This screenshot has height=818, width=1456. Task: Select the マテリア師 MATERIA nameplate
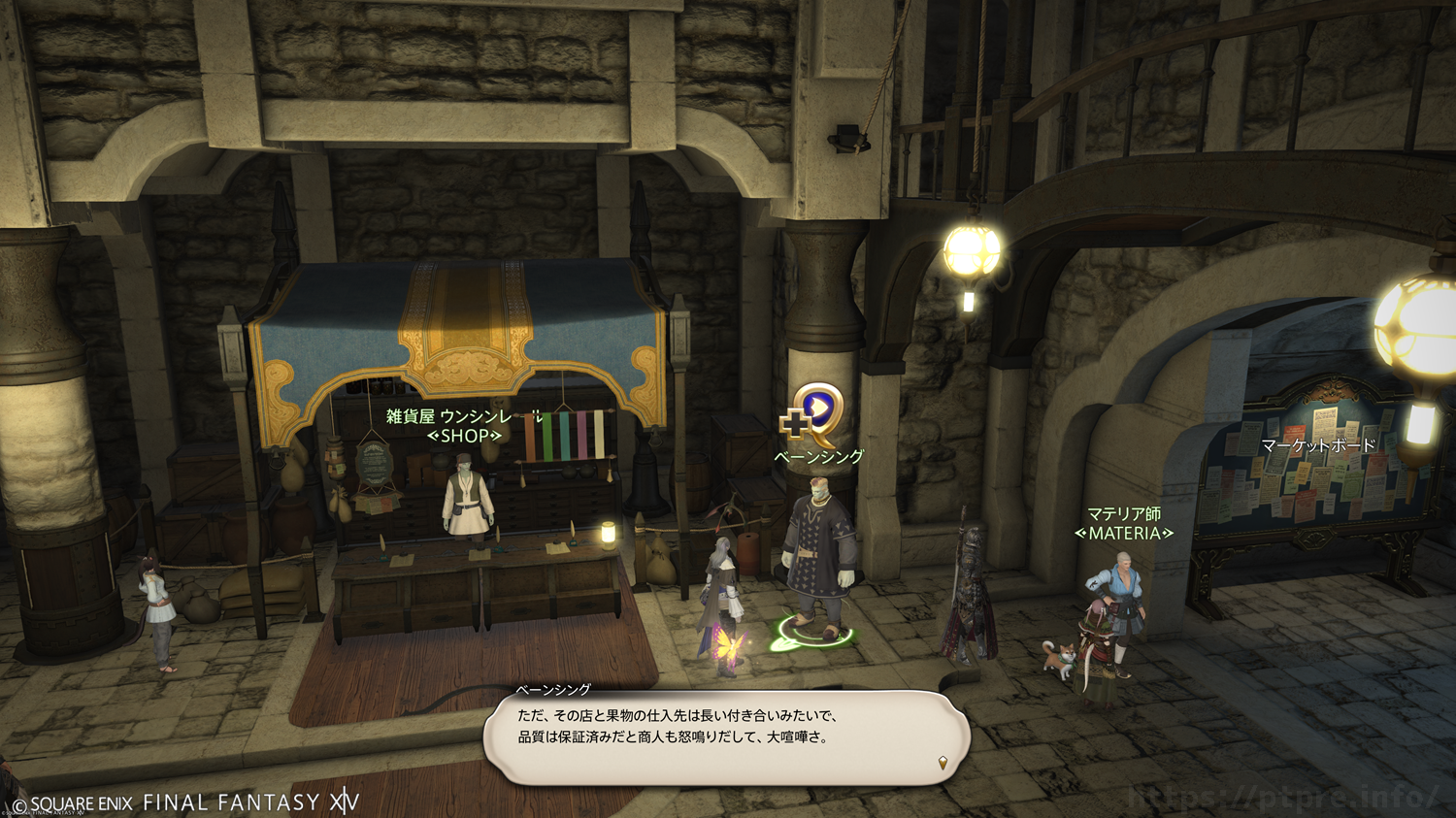click(1123, 523)
